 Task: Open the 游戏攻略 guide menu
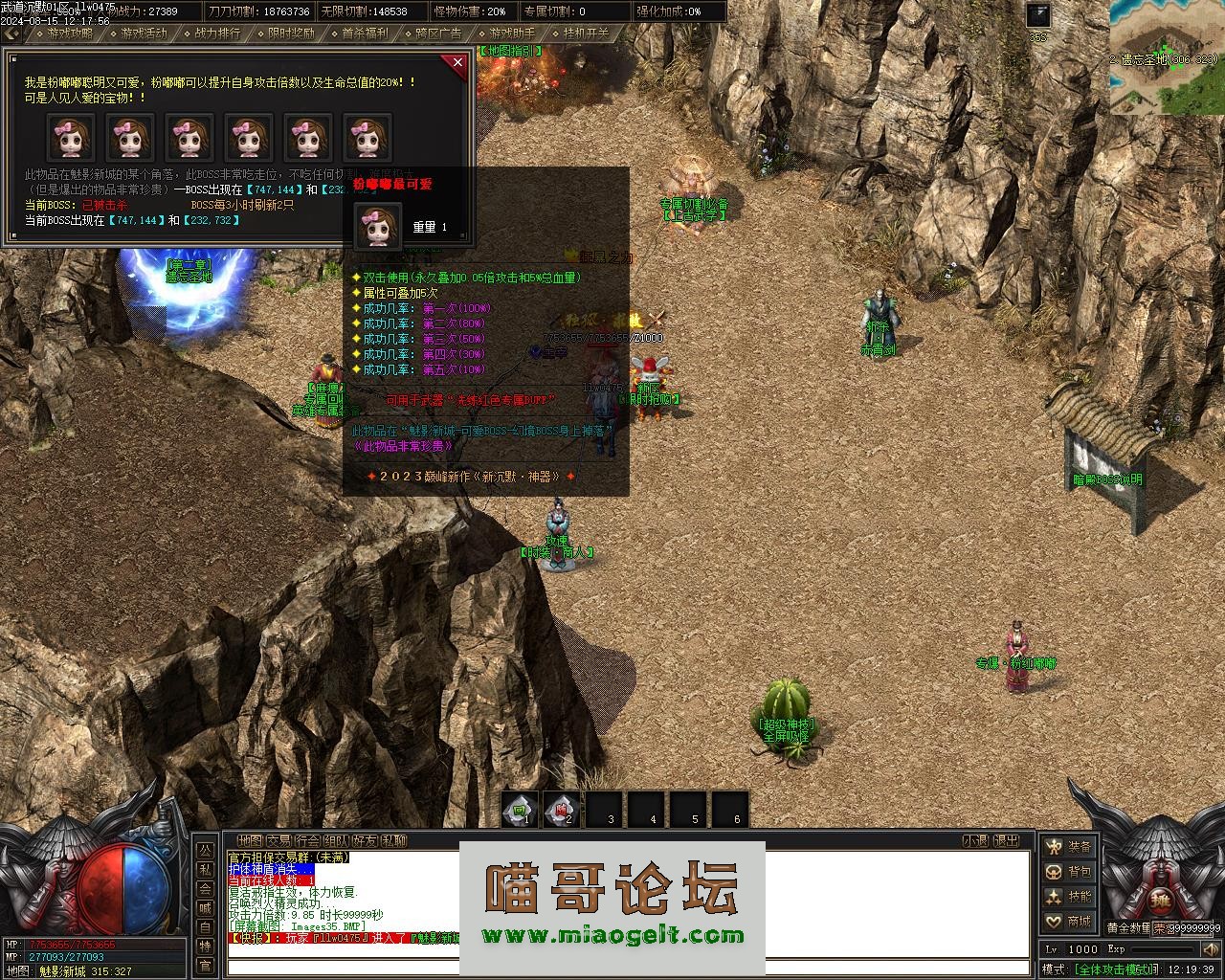point(71,33)
